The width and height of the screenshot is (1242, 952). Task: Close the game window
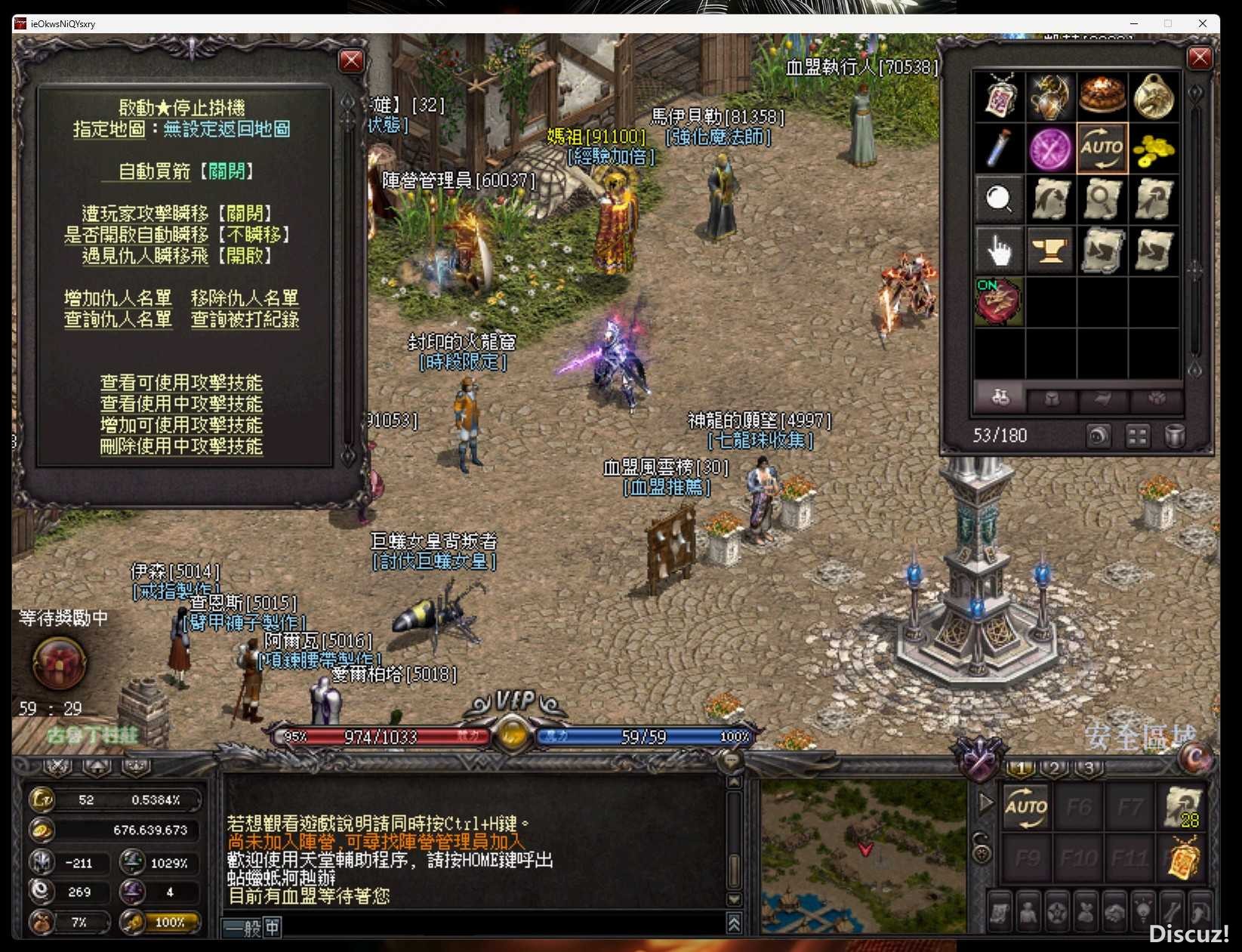[x=1202, y=23]
